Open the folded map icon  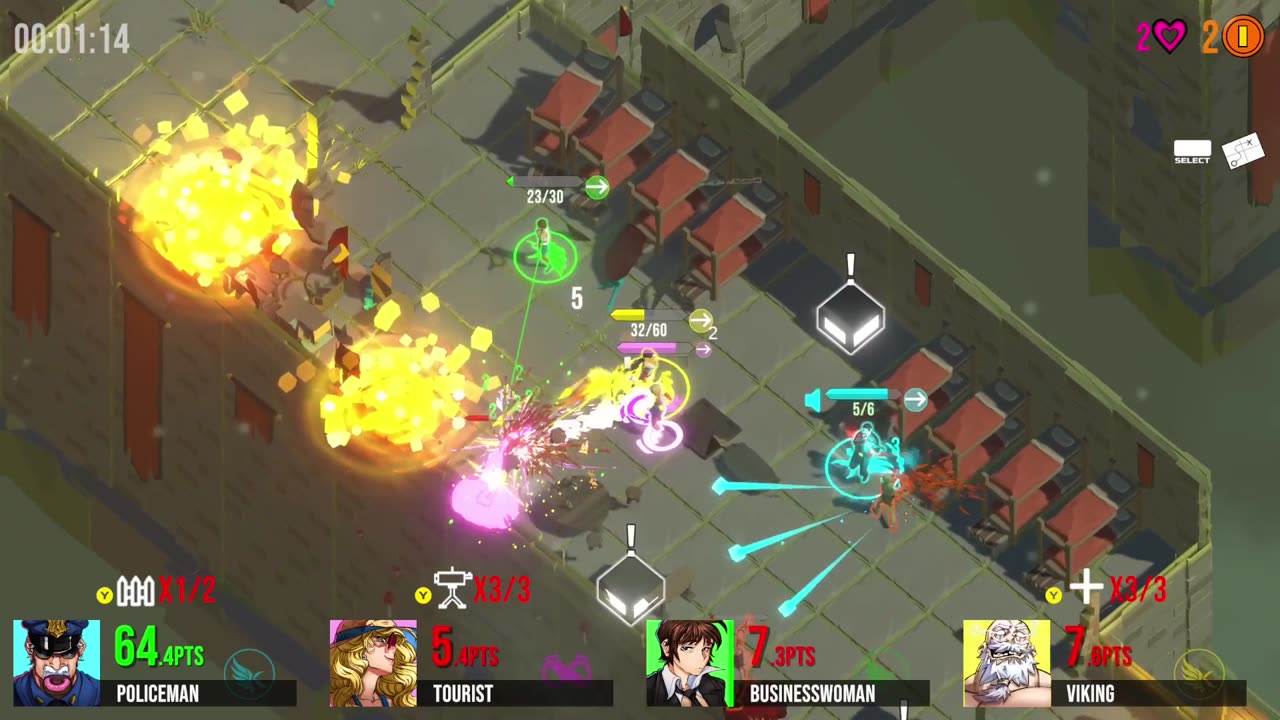pyautogui.click(x=1243, y=151)
